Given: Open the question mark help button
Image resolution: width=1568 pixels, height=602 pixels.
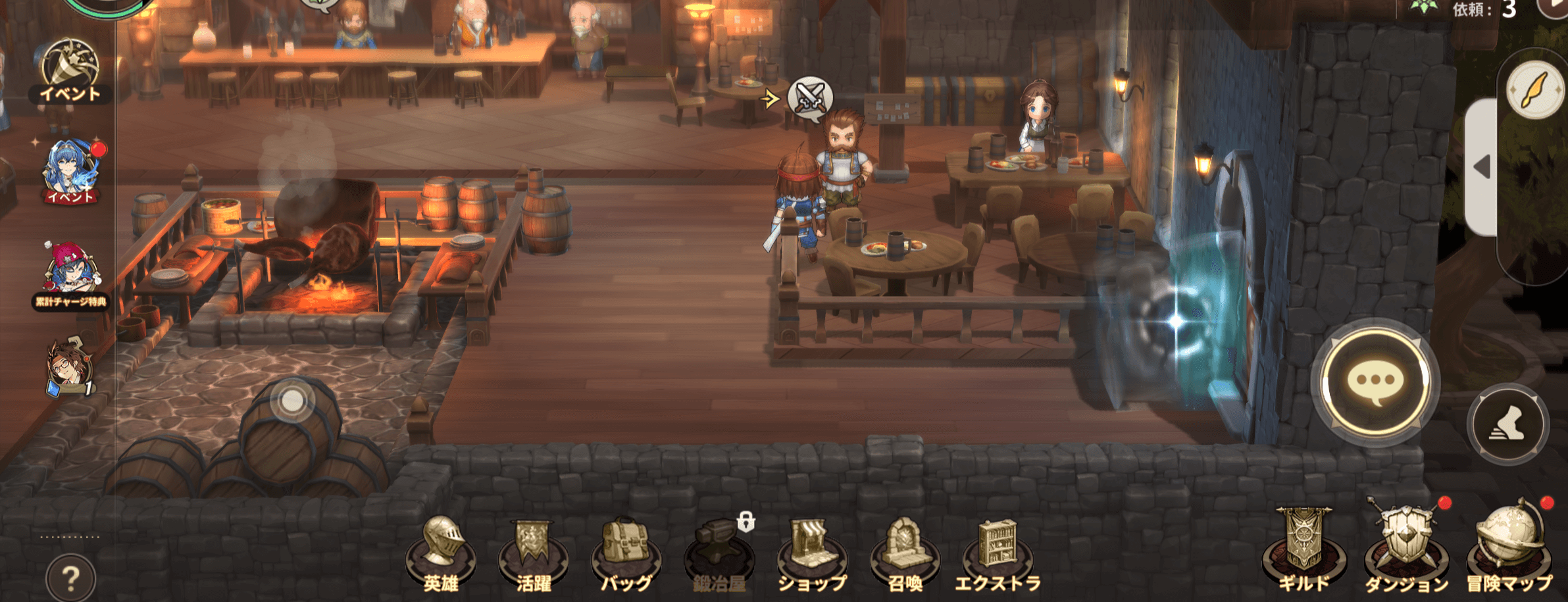Looking at the screenshot, I should point(70,578).
